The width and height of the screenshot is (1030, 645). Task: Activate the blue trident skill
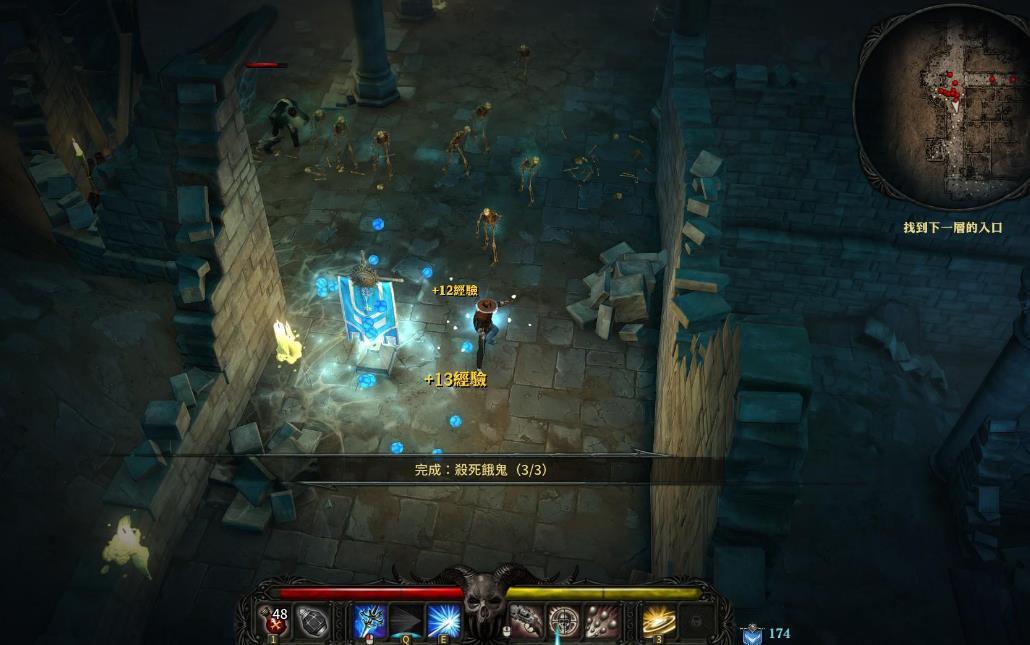pyautogui.click(x=371, y=621)
